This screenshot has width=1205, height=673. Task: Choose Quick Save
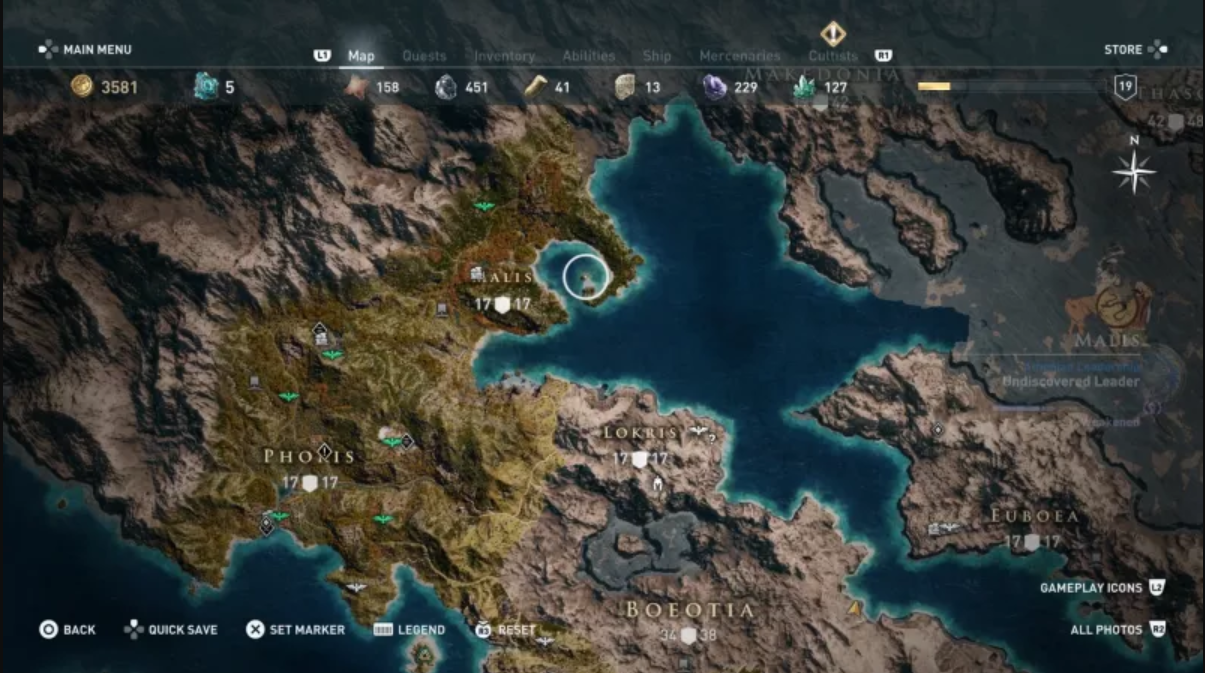coord(170,630)
